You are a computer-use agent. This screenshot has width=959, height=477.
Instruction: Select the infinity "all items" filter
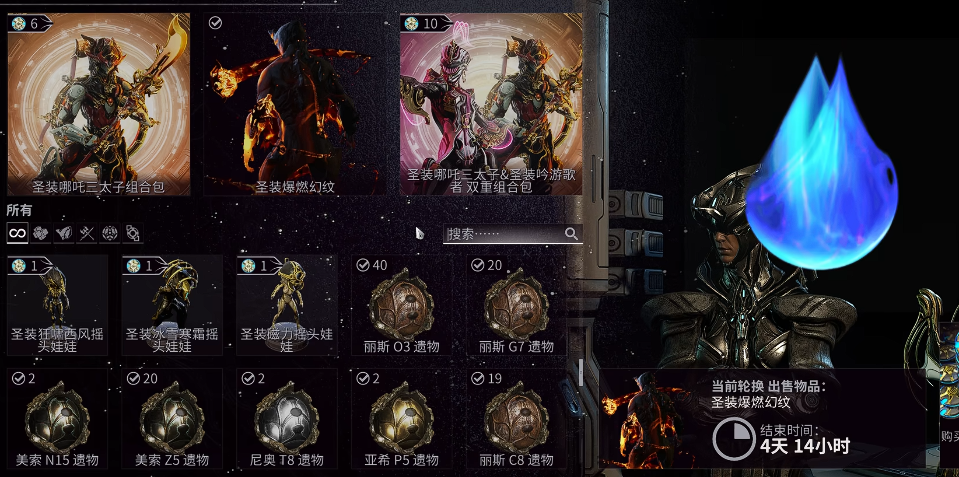pos(17,233)
